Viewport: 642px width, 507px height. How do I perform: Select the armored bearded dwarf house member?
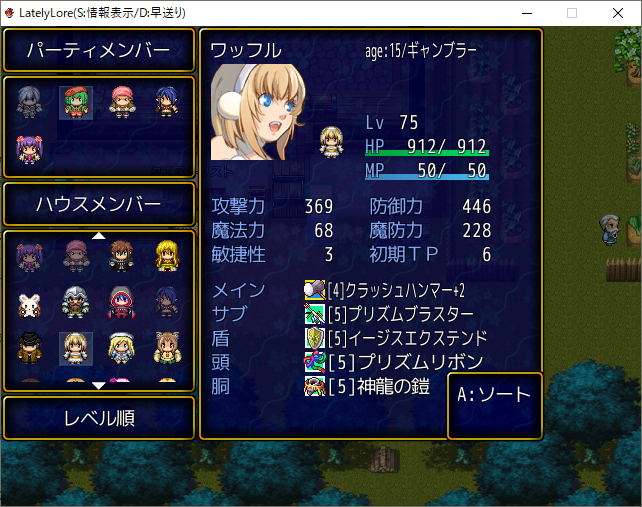(76, 302)
